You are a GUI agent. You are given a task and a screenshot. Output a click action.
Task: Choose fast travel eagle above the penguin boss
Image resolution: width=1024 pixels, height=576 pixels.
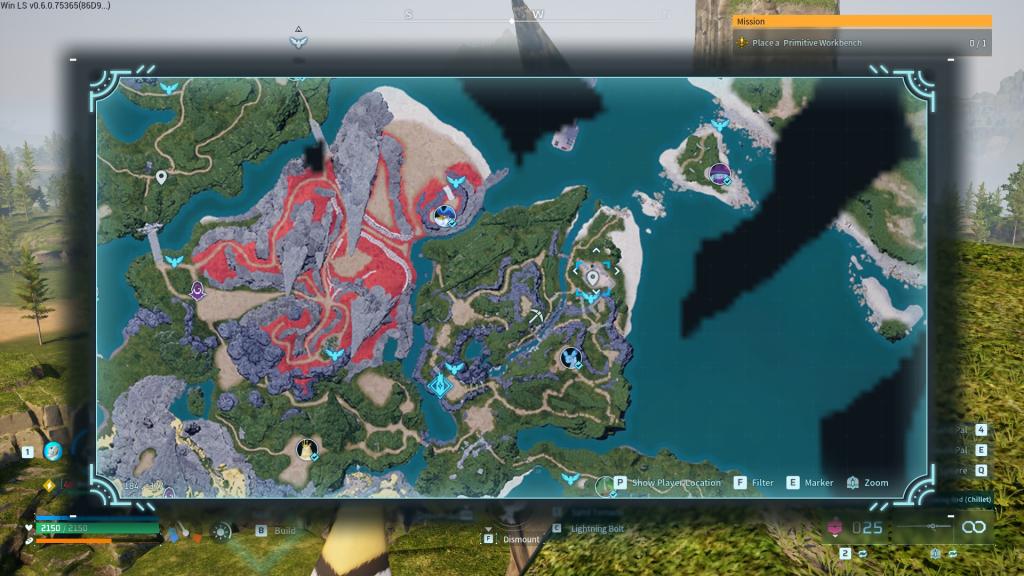(x=456, y=182)
